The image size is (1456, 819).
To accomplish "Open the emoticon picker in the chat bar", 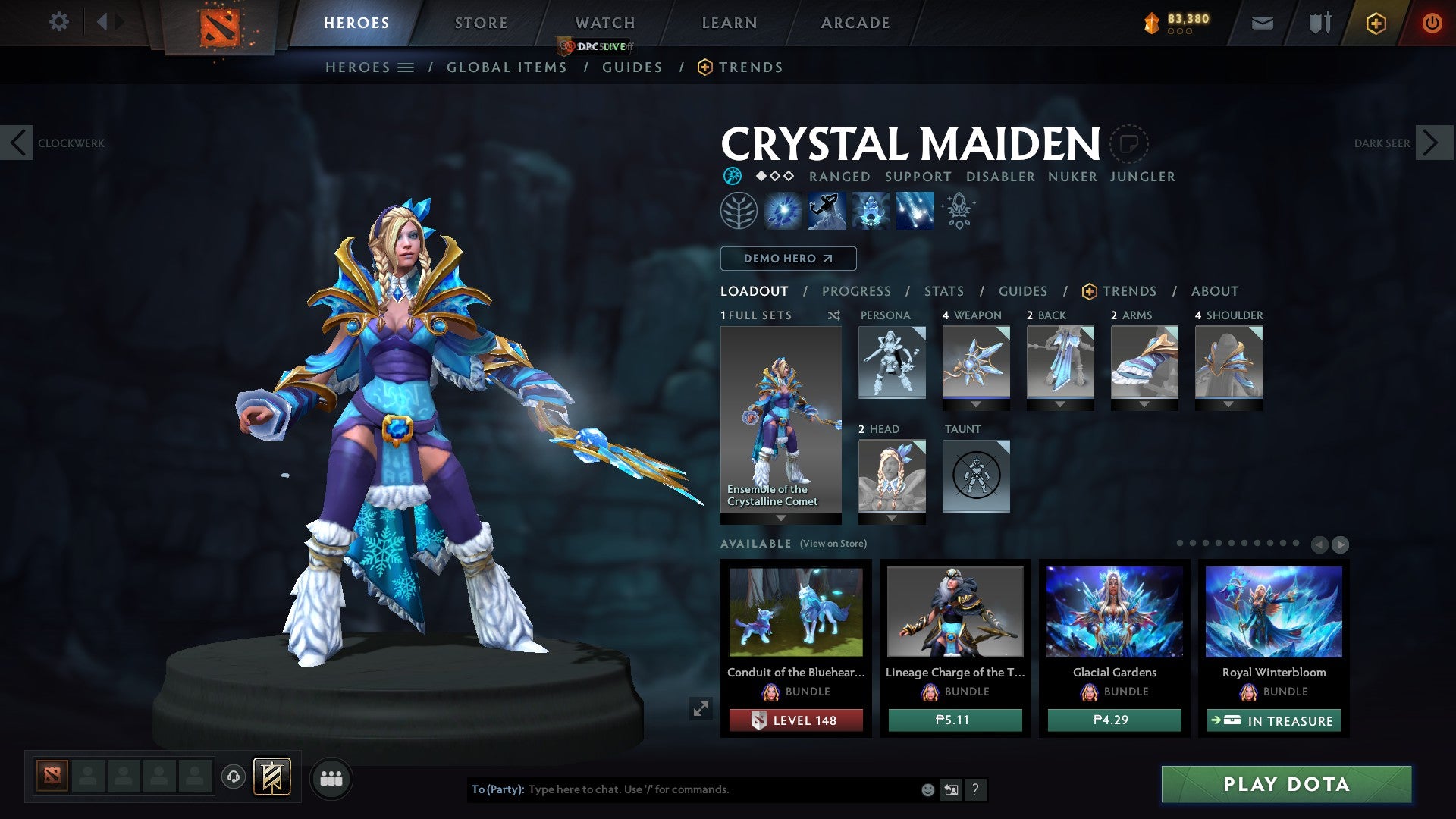I will pyautogui.click(x=927, y=789).
